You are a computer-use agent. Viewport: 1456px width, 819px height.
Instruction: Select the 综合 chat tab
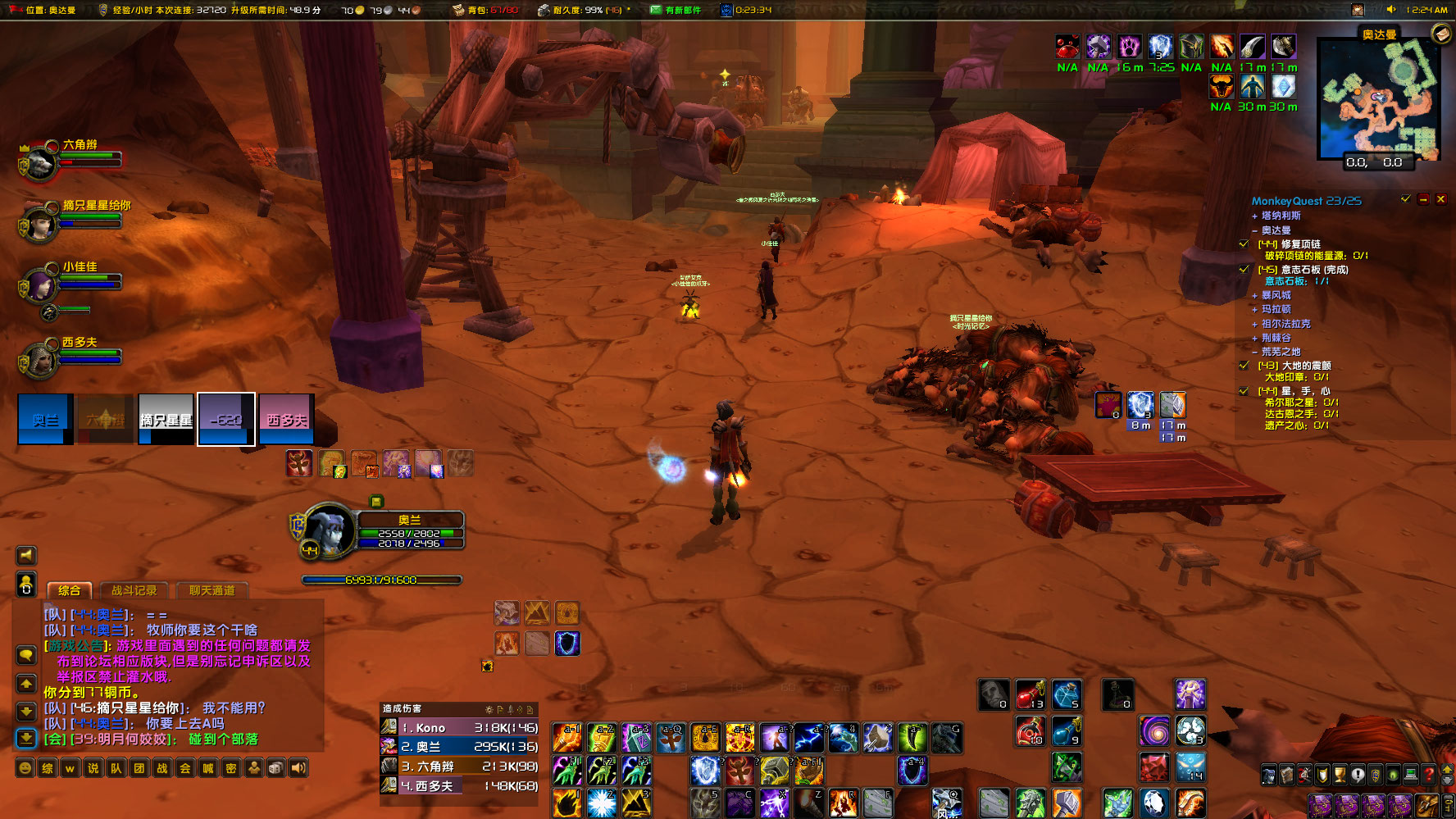coord(69,590)
